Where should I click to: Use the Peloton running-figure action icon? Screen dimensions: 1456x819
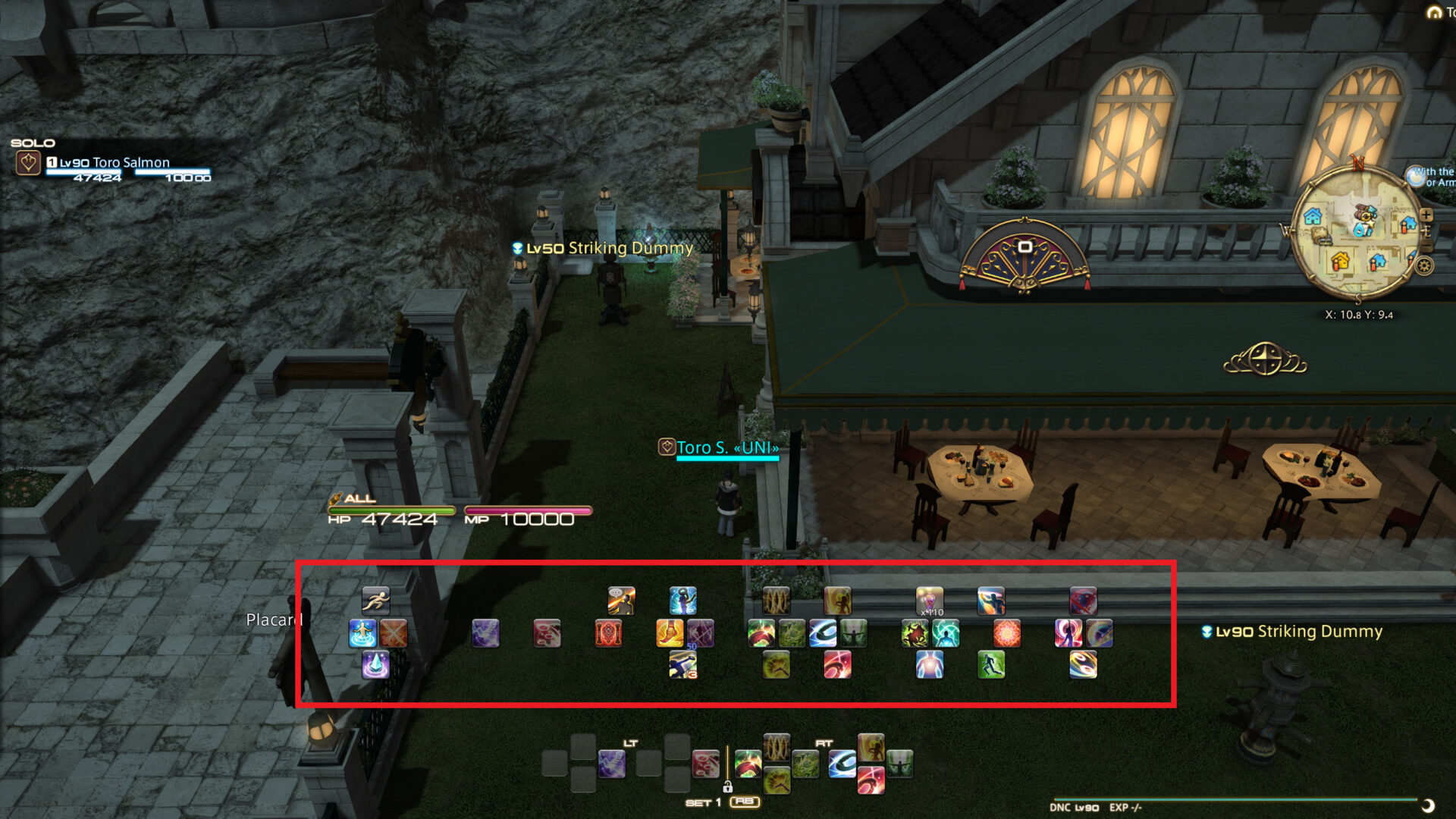pyautogui.click(x=990, y=666)
